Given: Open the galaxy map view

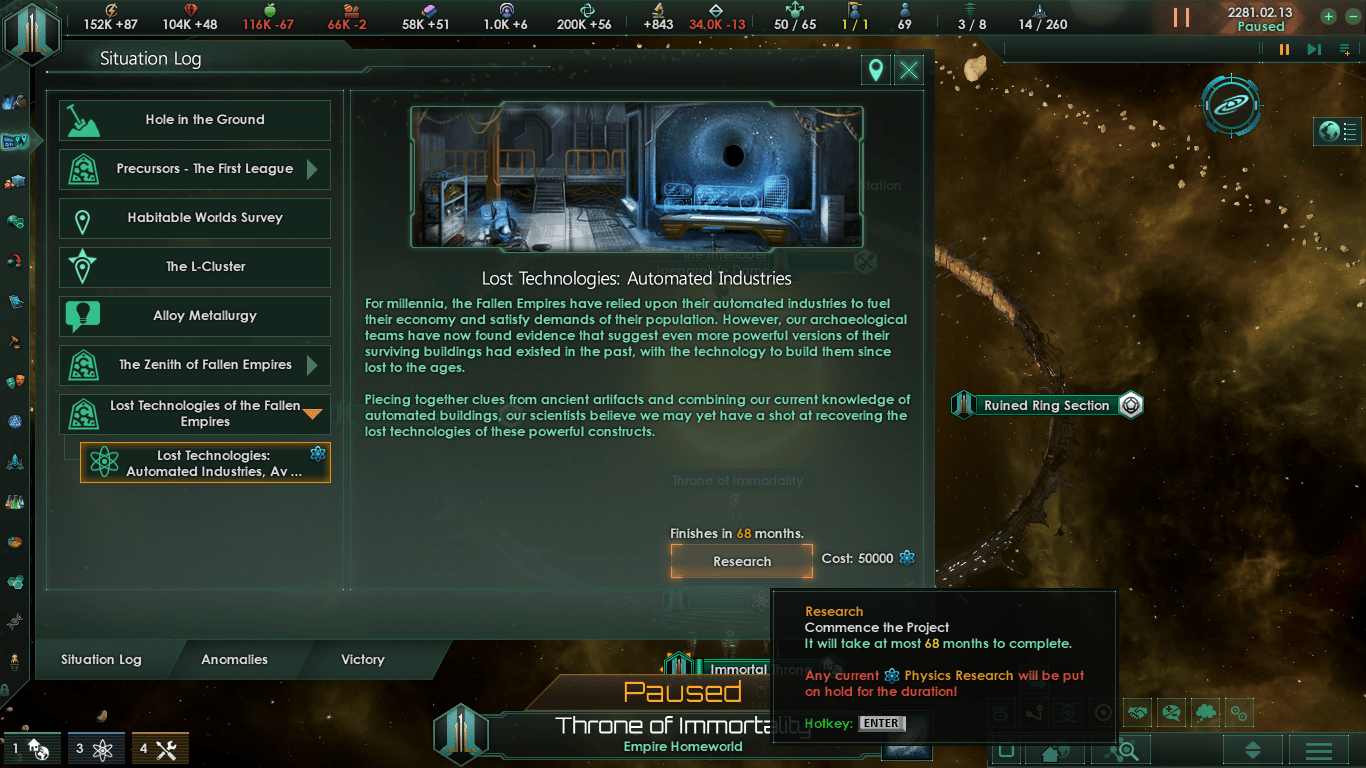Looking at the screenshot, I should 1231,104.
